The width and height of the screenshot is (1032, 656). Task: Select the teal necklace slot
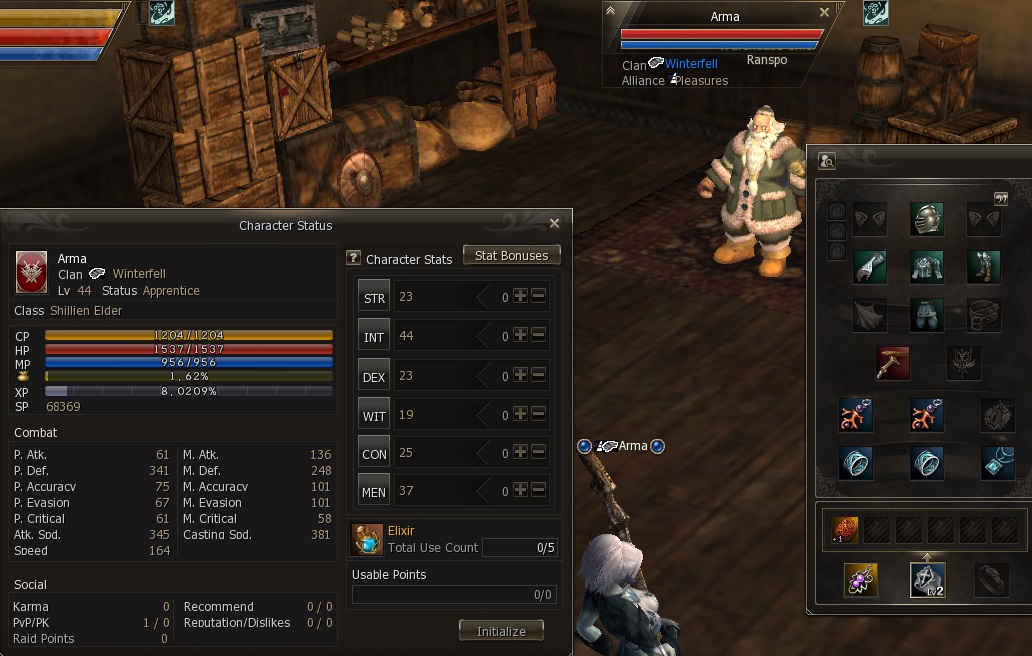998,462
